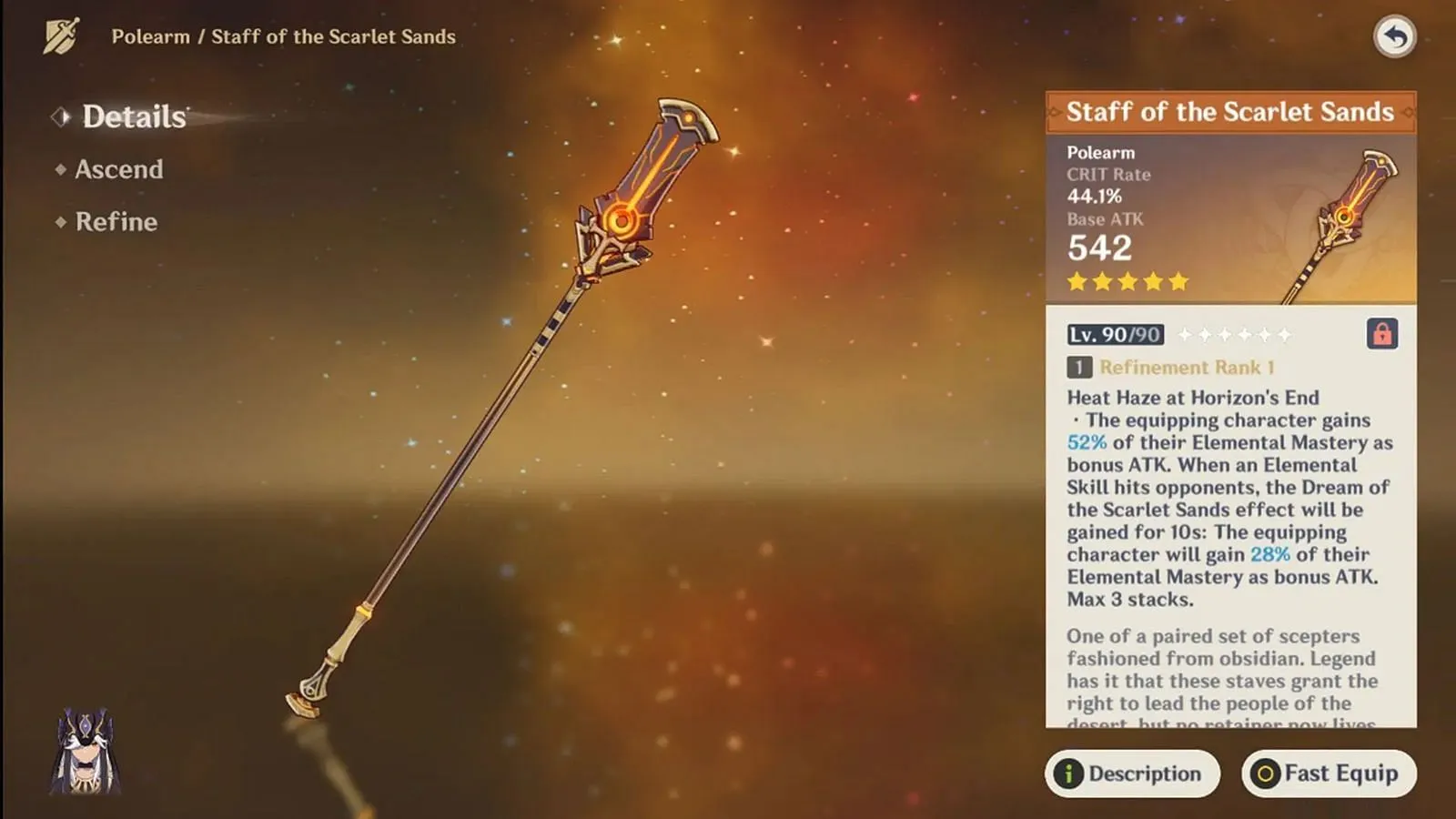Image resolution: width=1456 pixels, height=819 pixels.
Task: Switch to the Details tab
Action: (x=134, y=116)
